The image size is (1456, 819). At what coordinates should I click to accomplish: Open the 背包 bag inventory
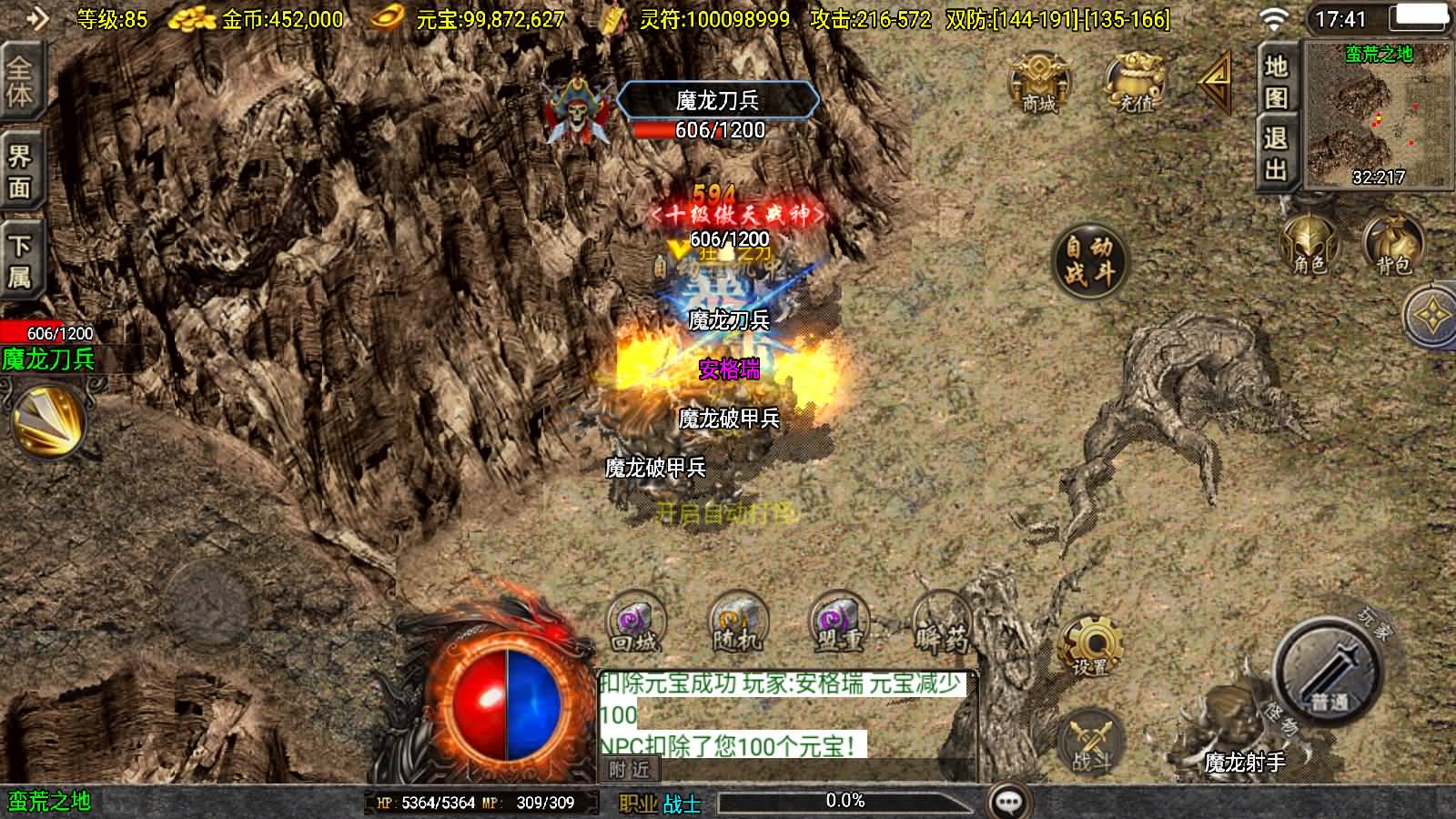point(1392,246)
